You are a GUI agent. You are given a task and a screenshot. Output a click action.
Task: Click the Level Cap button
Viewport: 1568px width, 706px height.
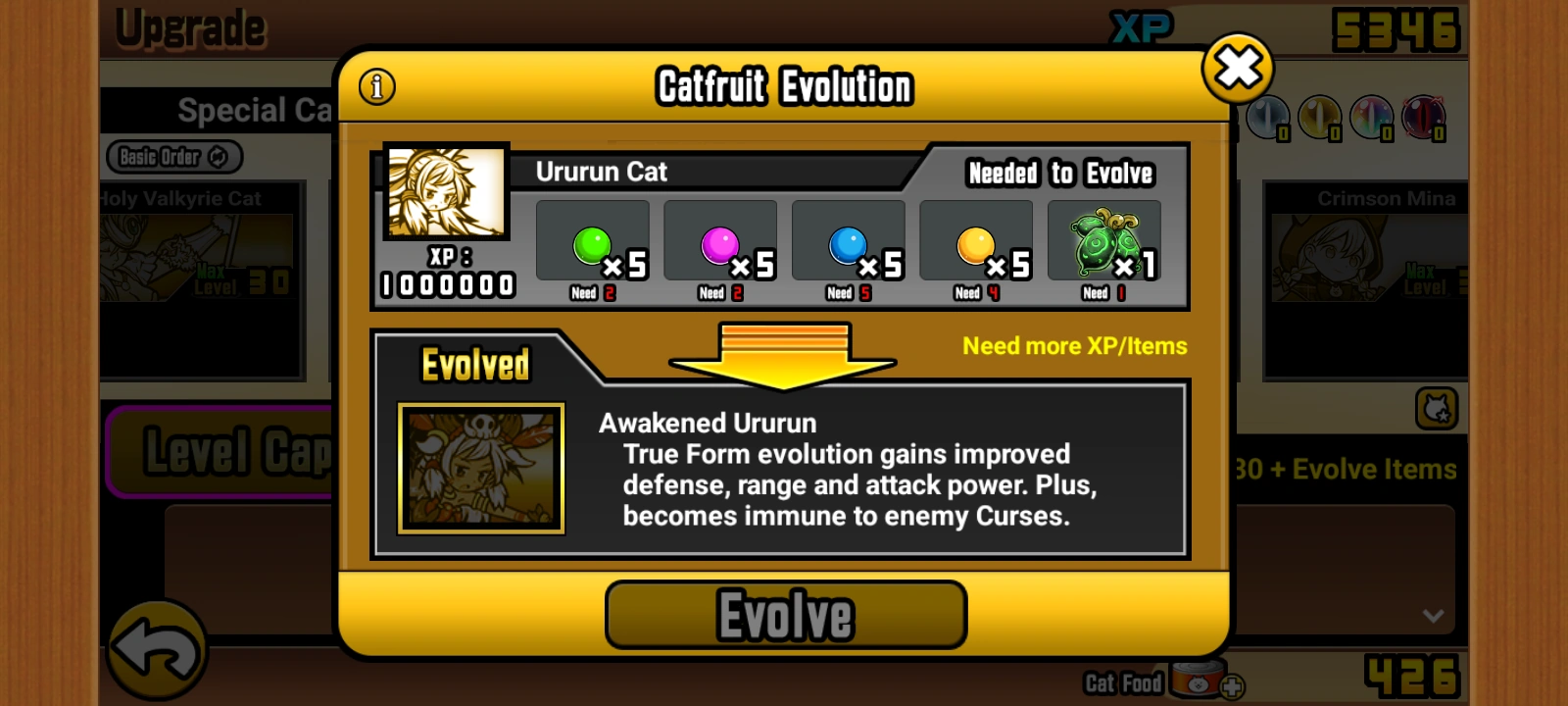225,453
